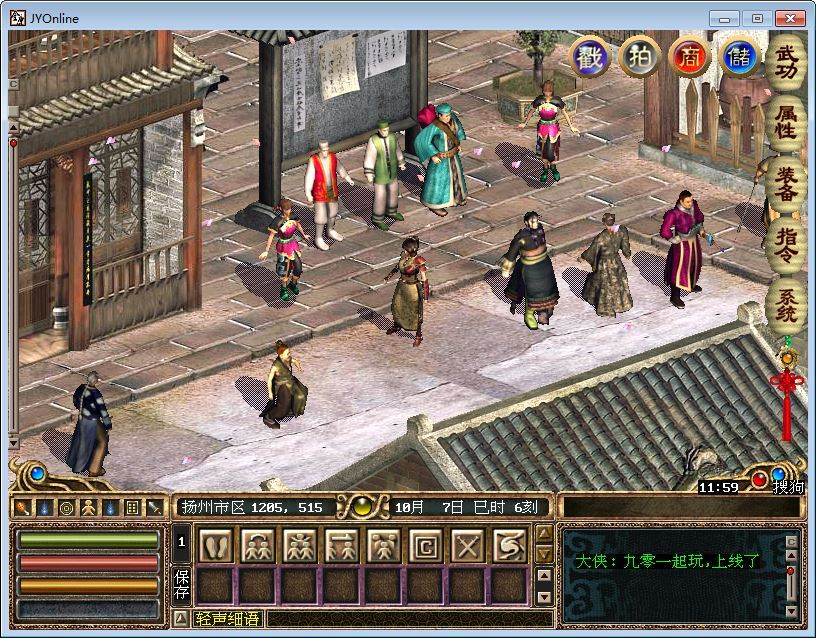Select the footprints action icon
Image resolution: width=816 pixels, height=638 pixels.
click(x=215, y=546)
